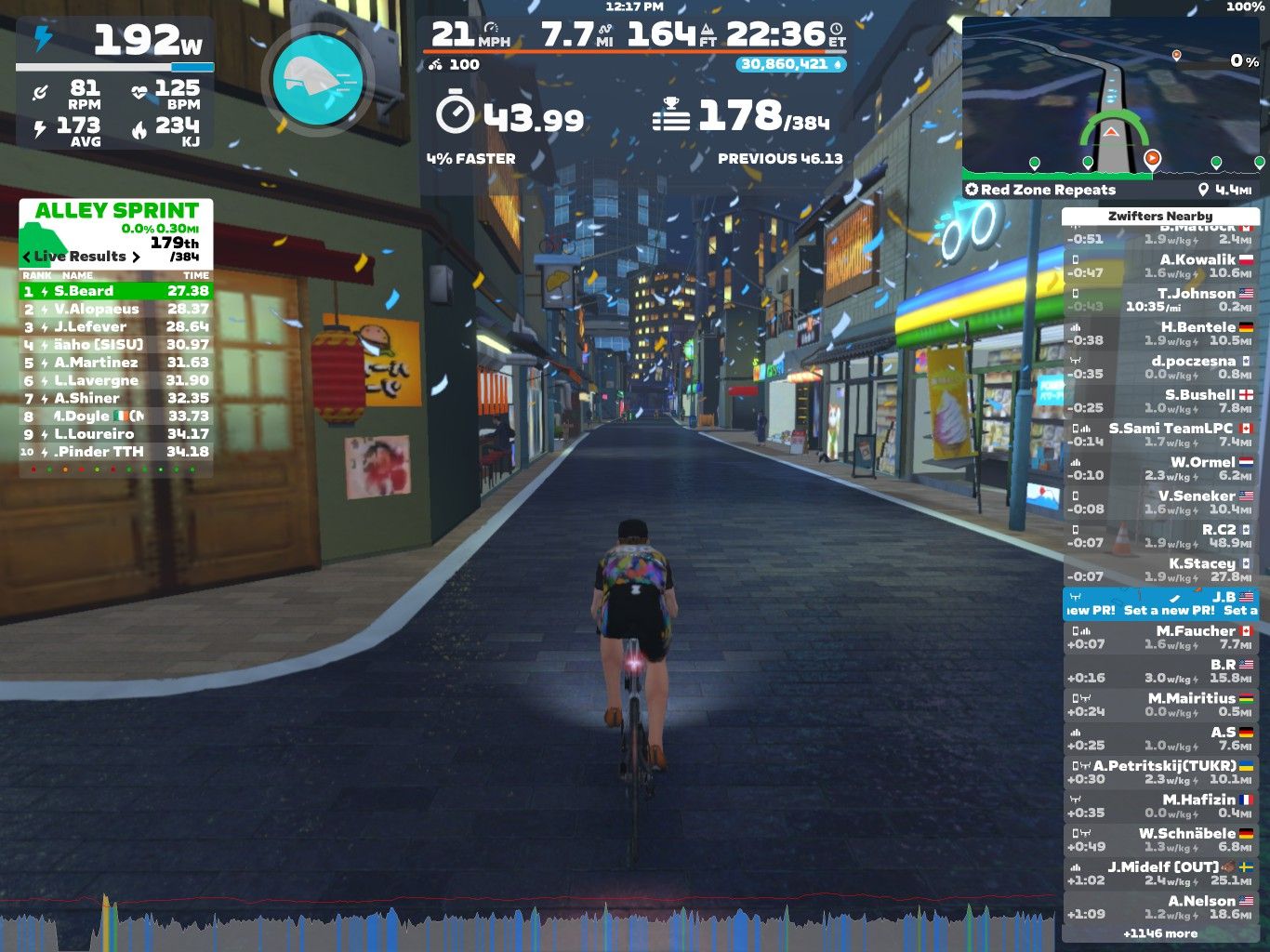Select M.Faucher rider row
This screenshot has width=1270, height=952.
1160,637
